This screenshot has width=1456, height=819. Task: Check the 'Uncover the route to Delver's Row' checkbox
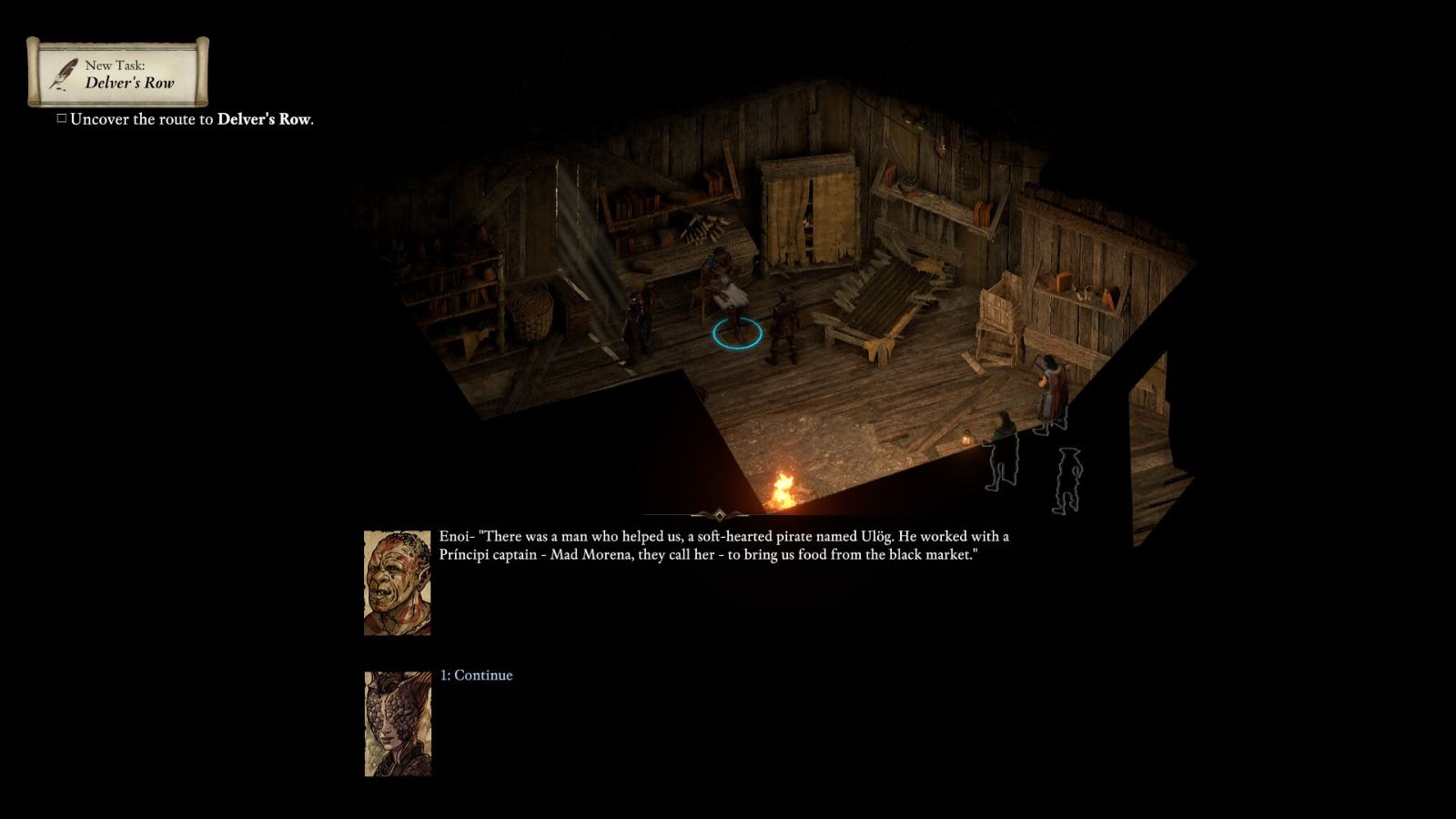(61, 116)
